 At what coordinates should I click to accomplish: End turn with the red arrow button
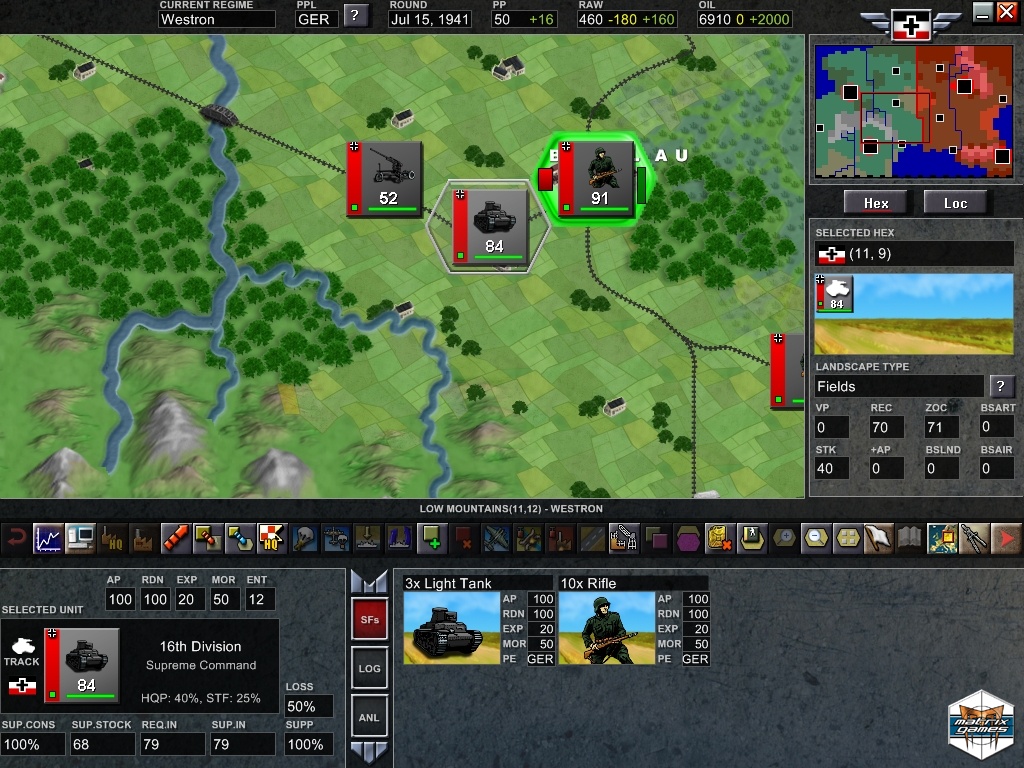tap(1007, 538)
